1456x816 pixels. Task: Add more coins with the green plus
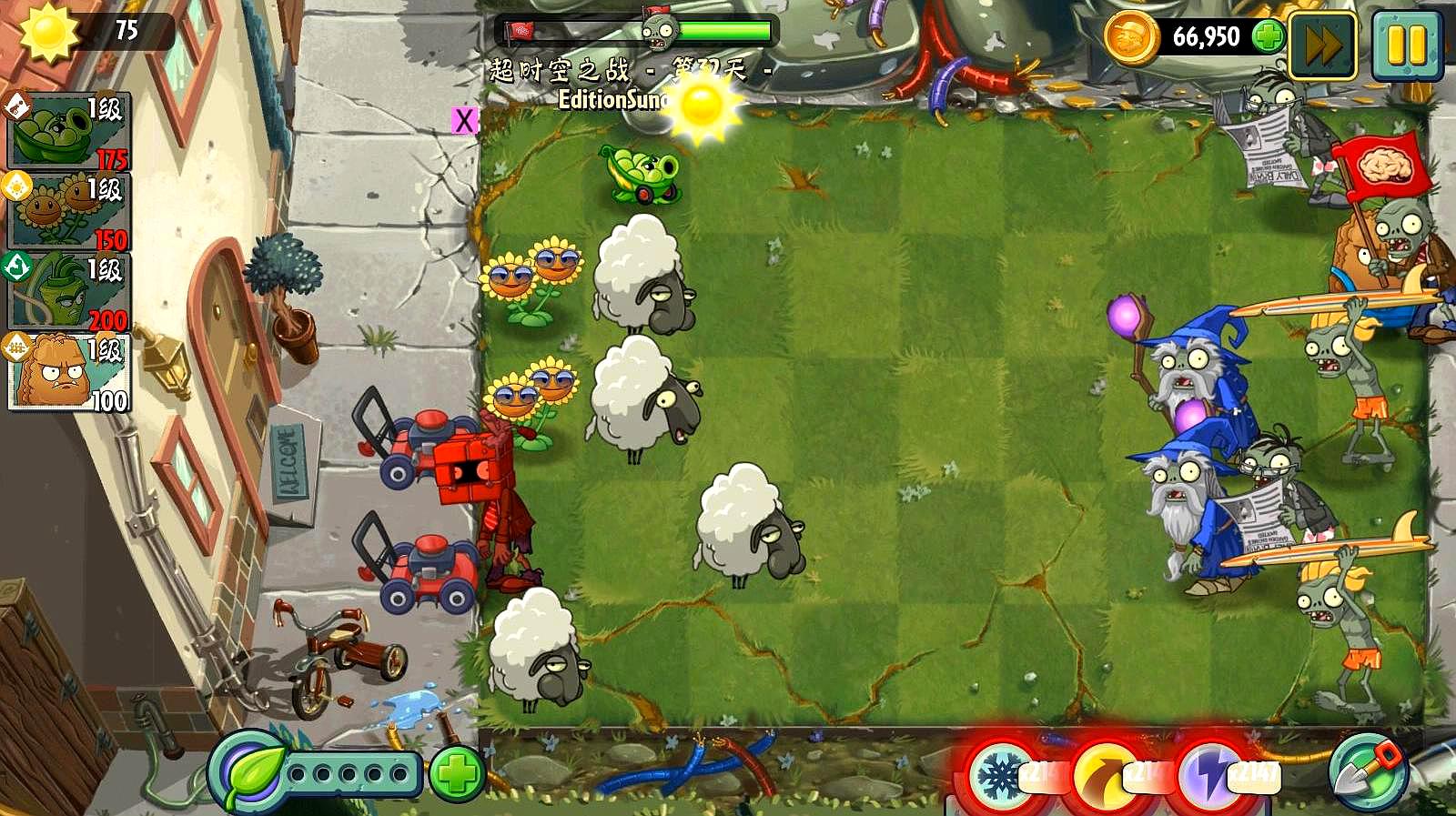[x=1268, y=37]
